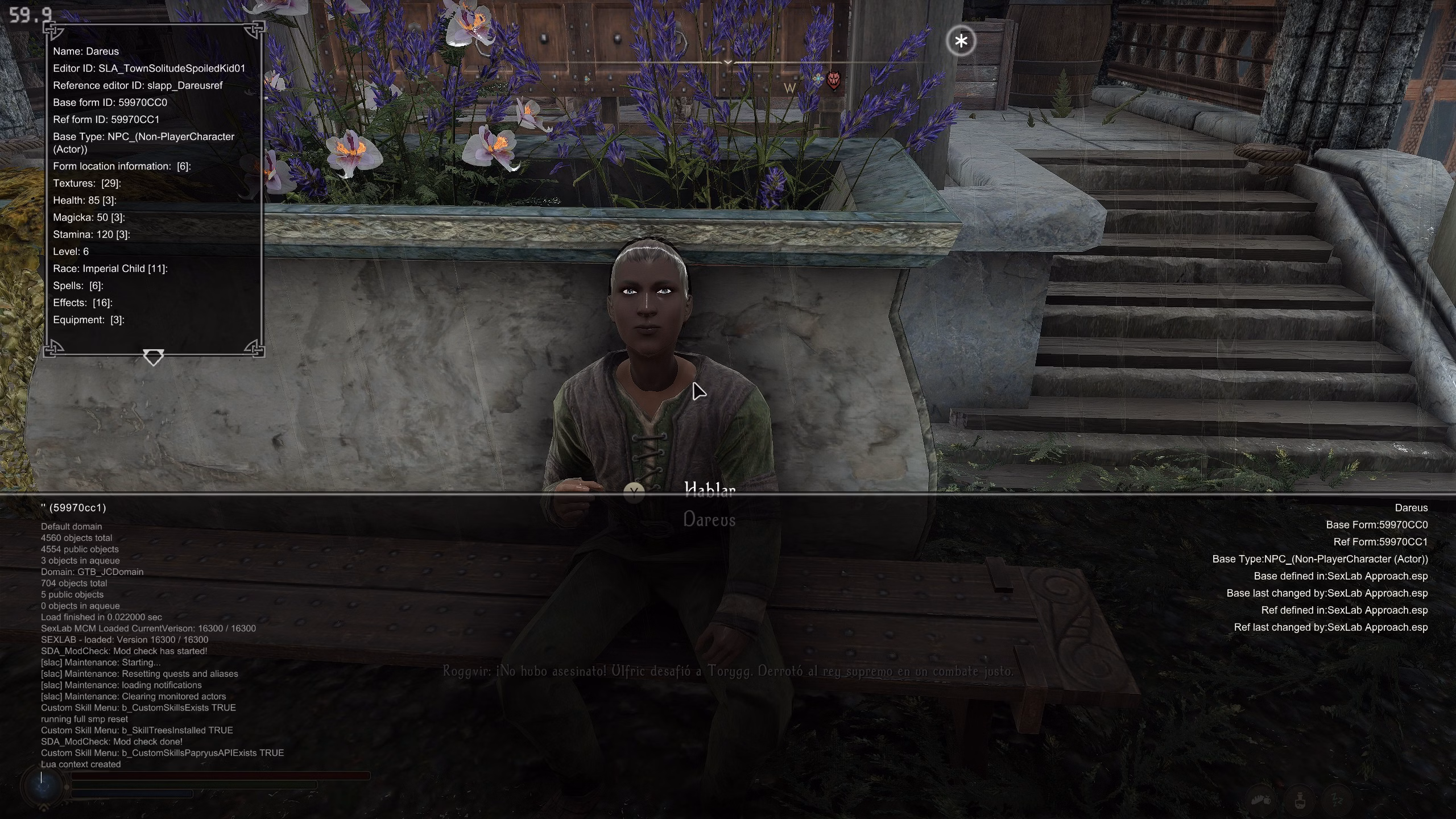Expand the Textures list
1456x819 pixels.
(87, 183)
